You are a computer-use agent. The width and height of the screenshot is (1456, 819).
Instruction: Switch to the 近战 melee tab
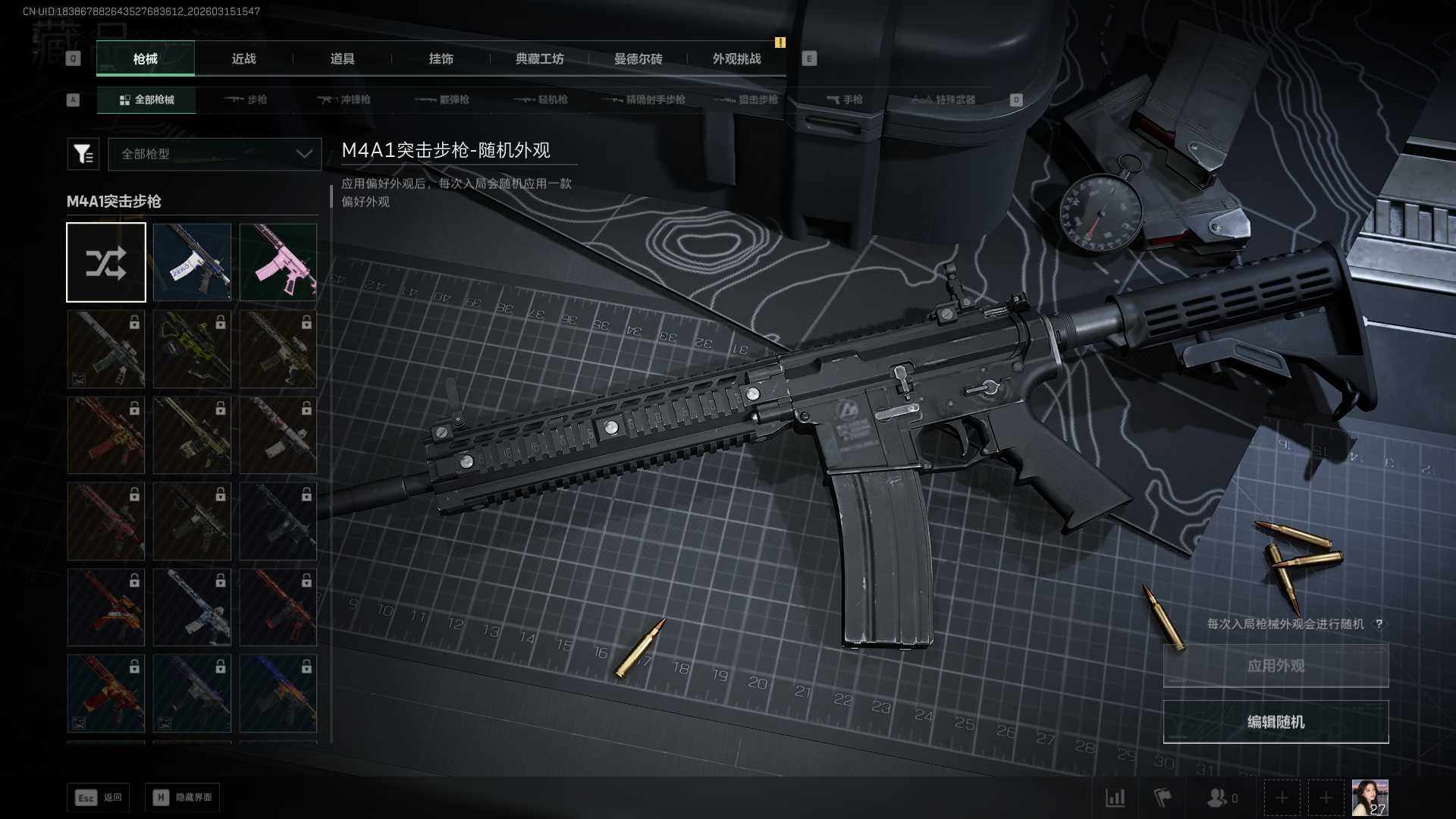243,59
